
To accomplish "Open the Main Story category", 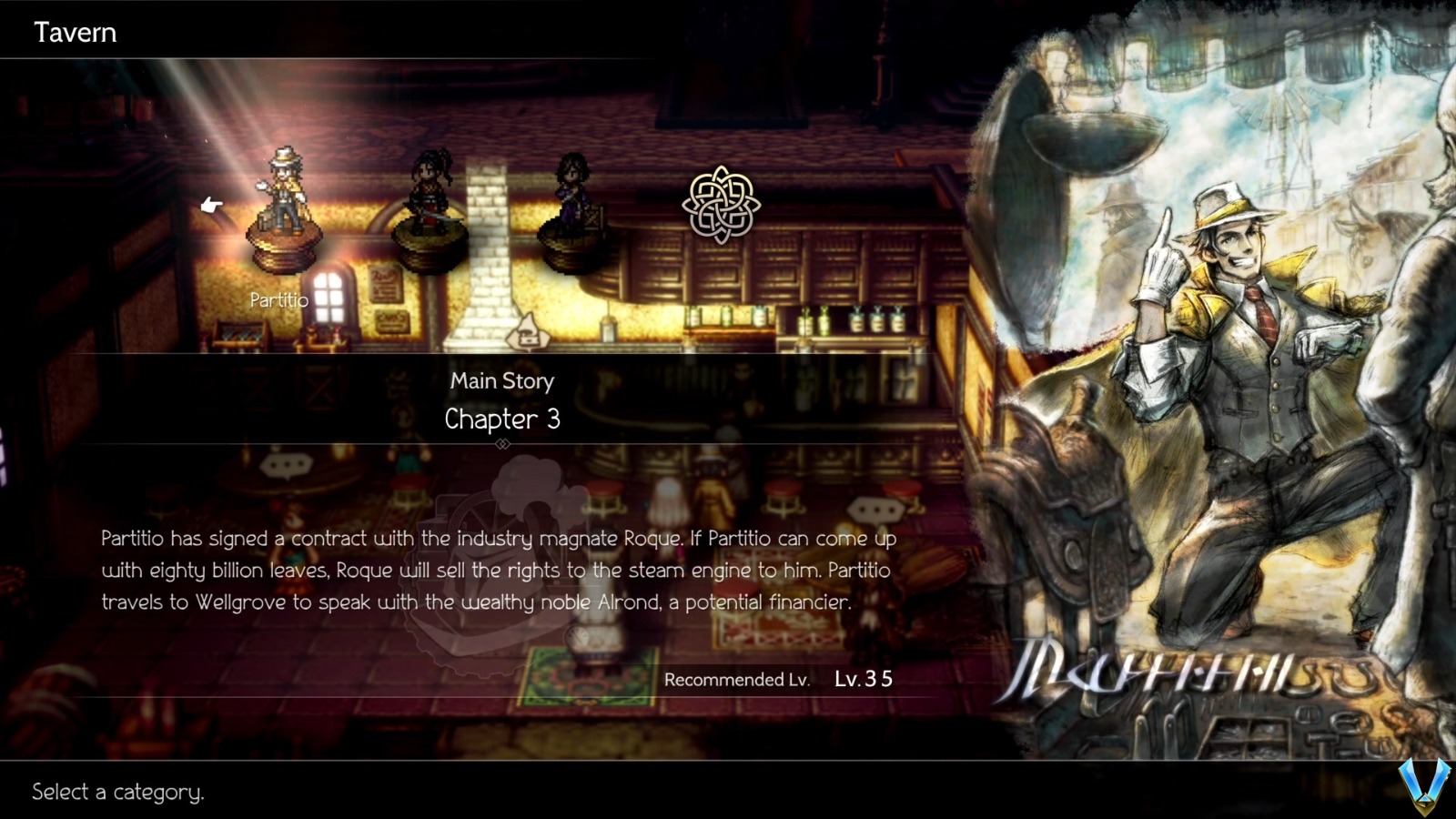I will 502,381.
